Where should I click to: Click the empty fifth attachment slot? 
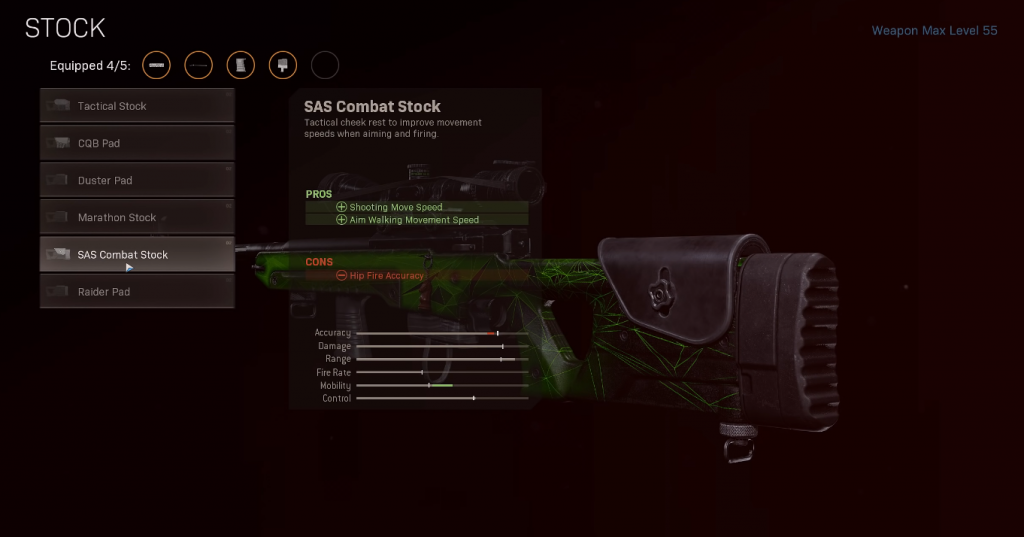tap(325, 66)
